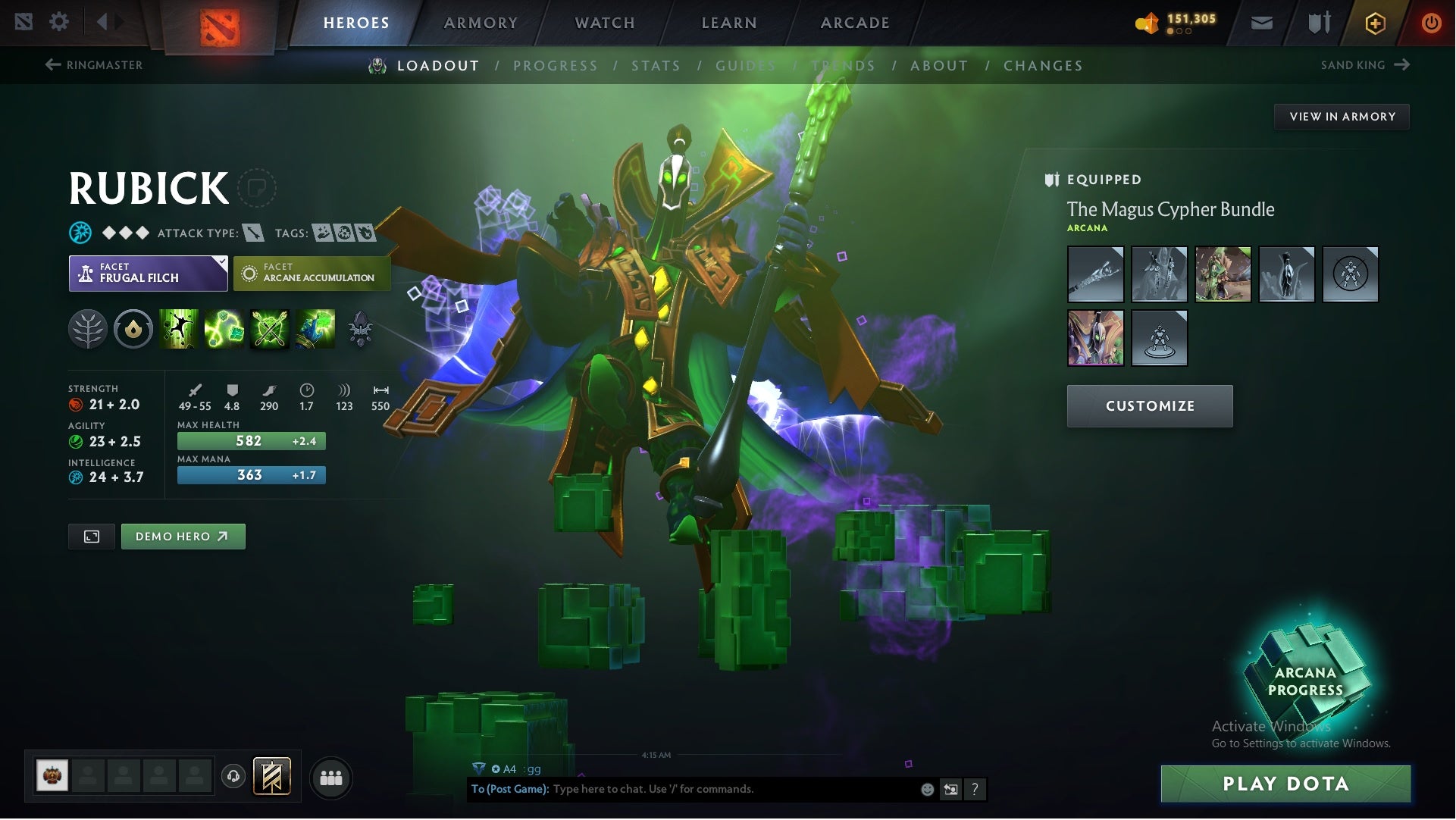This screenshot has height=820, width=1456.
Task: Open the ARMORY menu at top
Action: pyautogui.click(x=481, y=23)
